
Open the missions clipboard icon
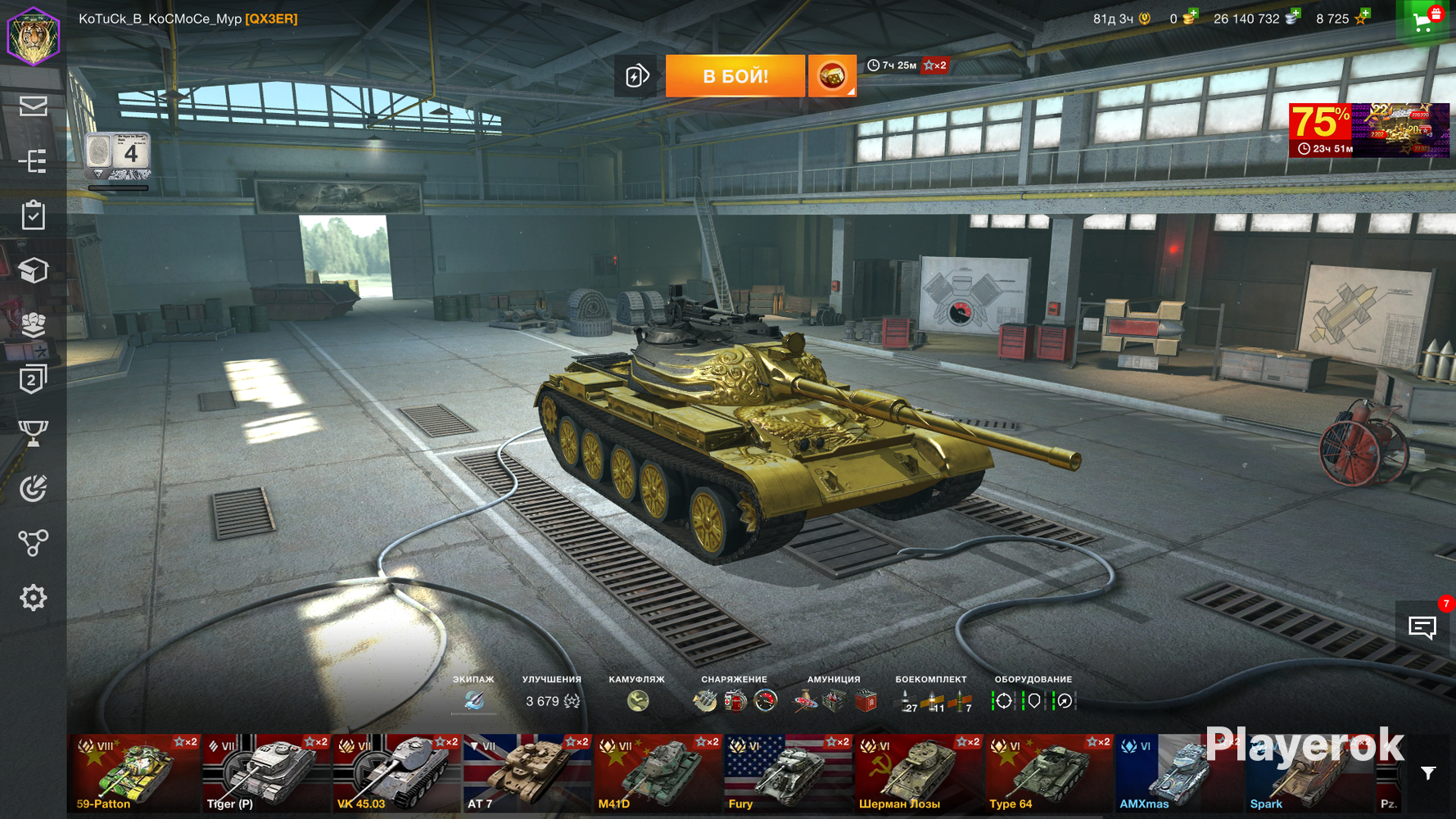click(x=33, y=215)
